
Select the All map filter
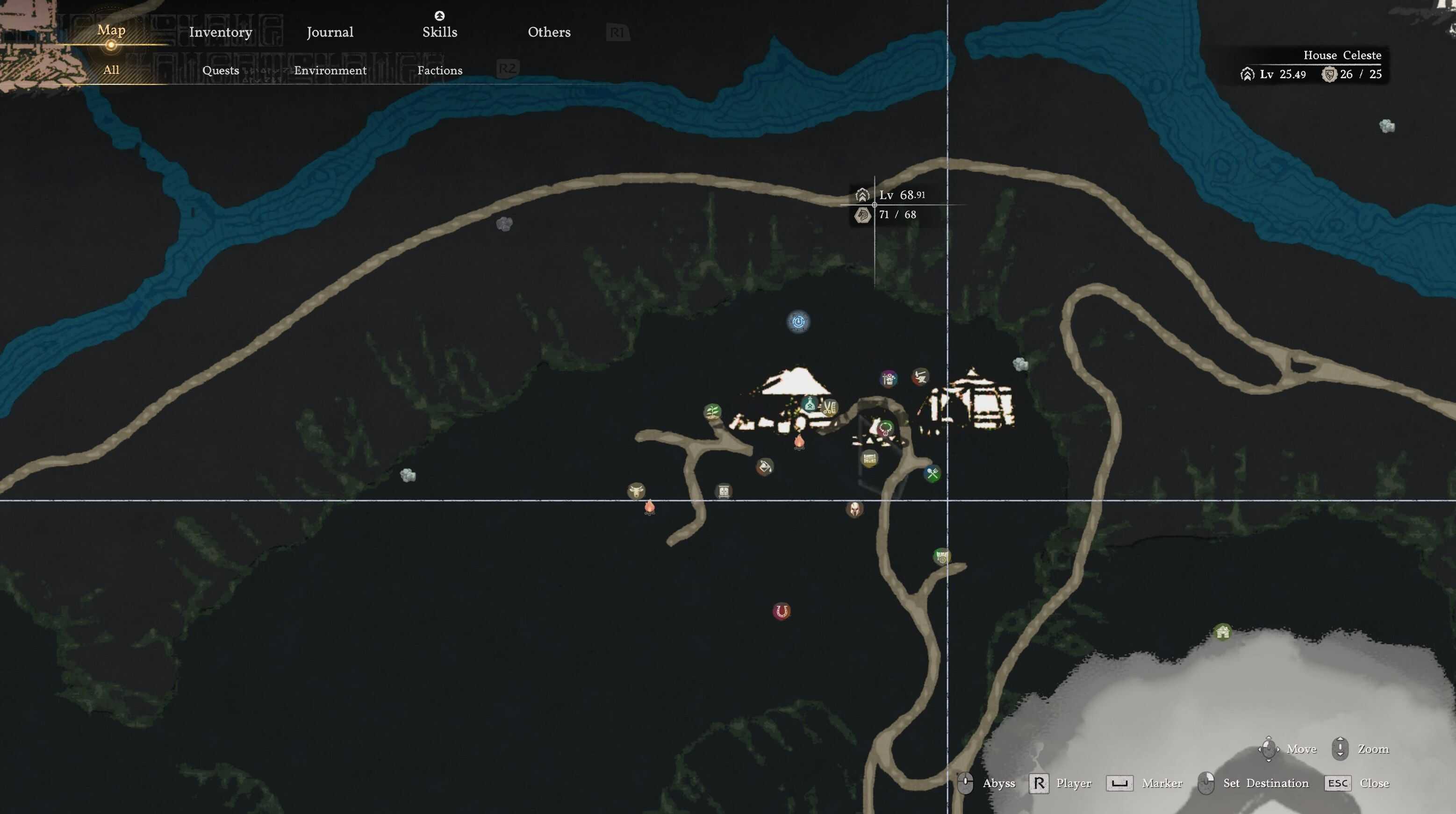(x=111, y=70)
